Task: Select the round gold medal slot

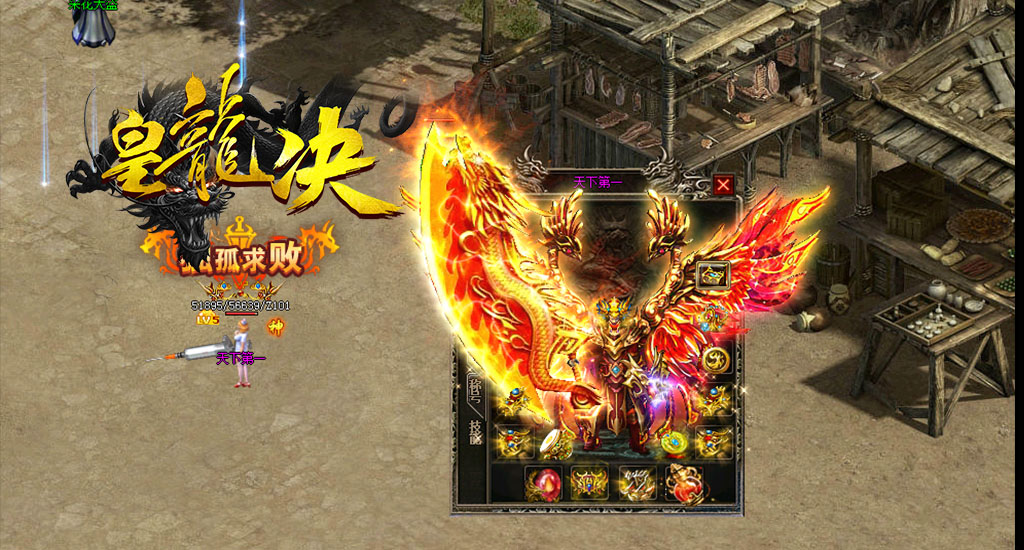Action: tap(714, 359)
